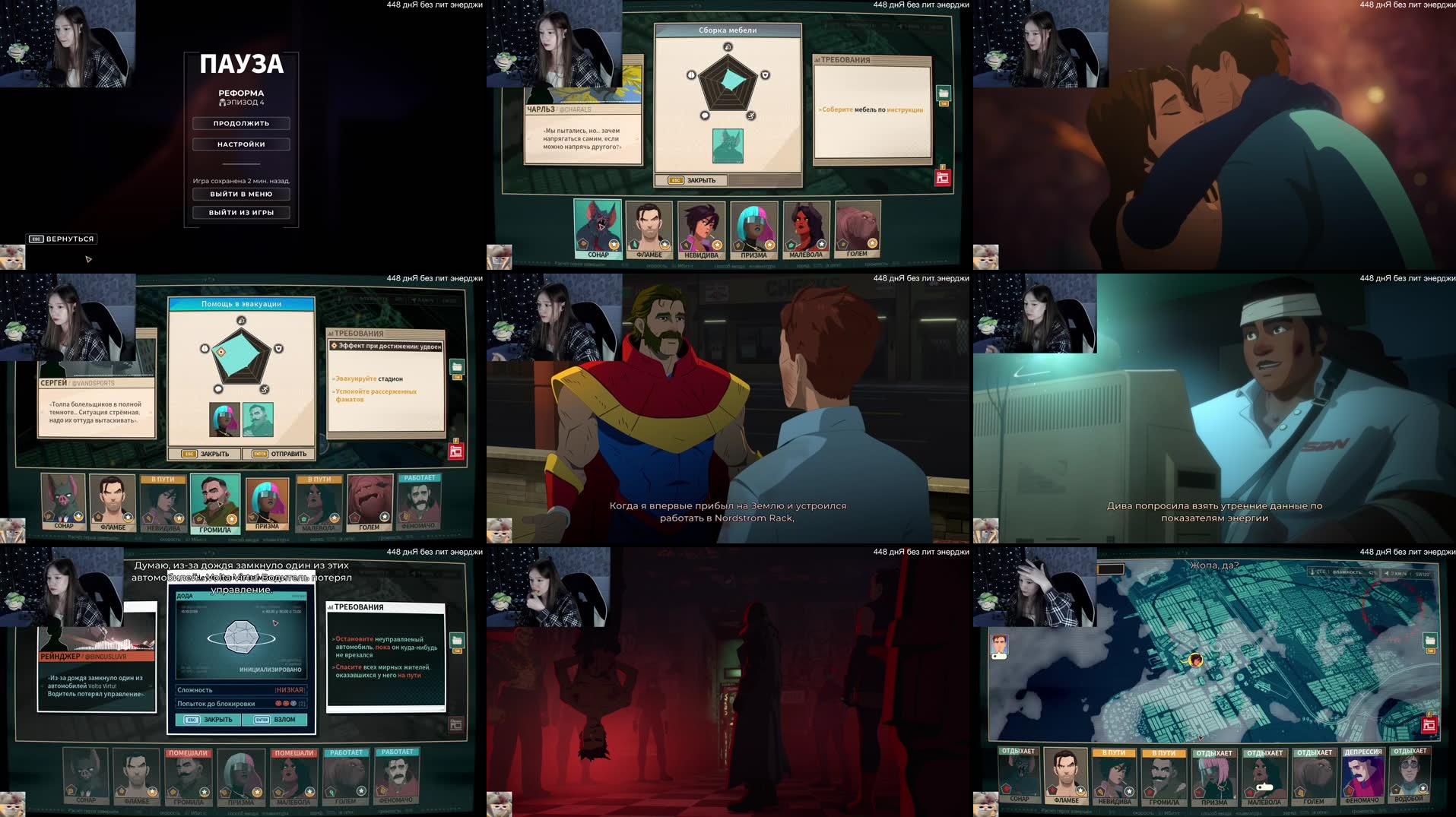Choose ВЫЙТИ В МЕНЮ in the pause menu
The width and height of the screenshot is (1456, 817).
pos(240,194)
